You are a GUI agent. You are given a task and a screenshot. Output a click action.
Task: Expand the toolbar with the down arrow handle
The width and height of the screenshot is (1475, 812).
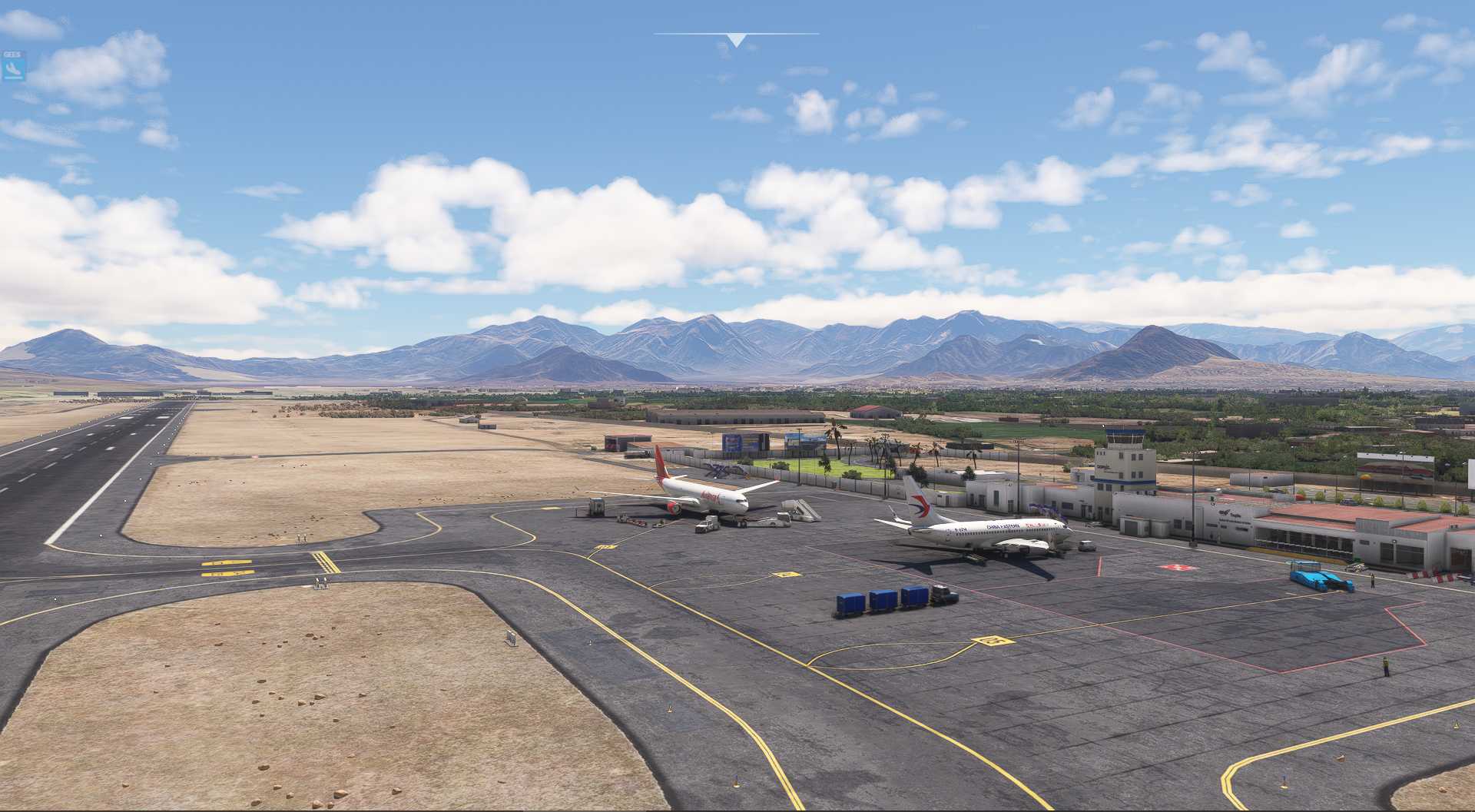(x=736, y=40)
